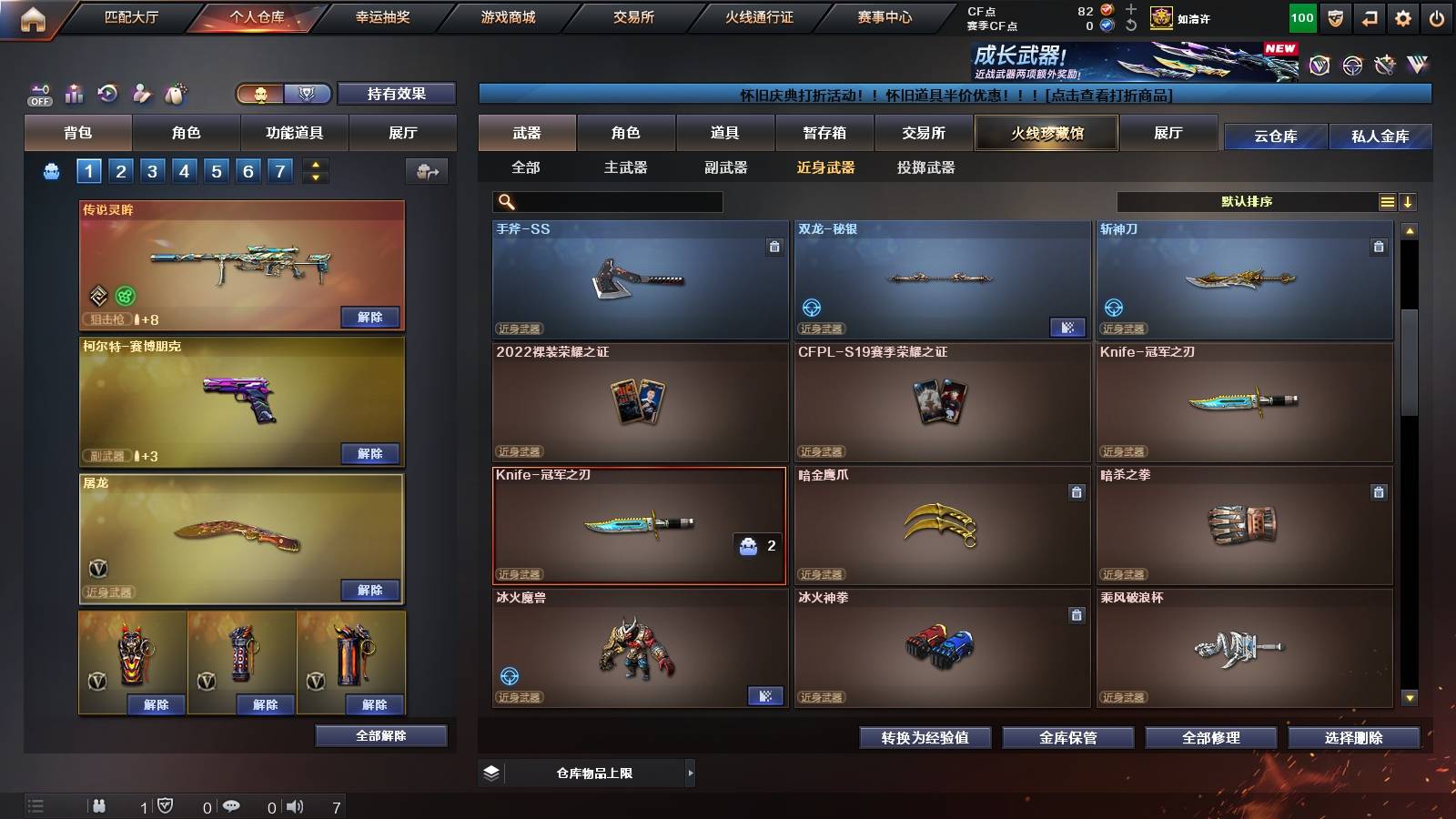The width and height of the screenshot is (1456, 819).
Task: Select backpack slot 3
Action: 151,169
